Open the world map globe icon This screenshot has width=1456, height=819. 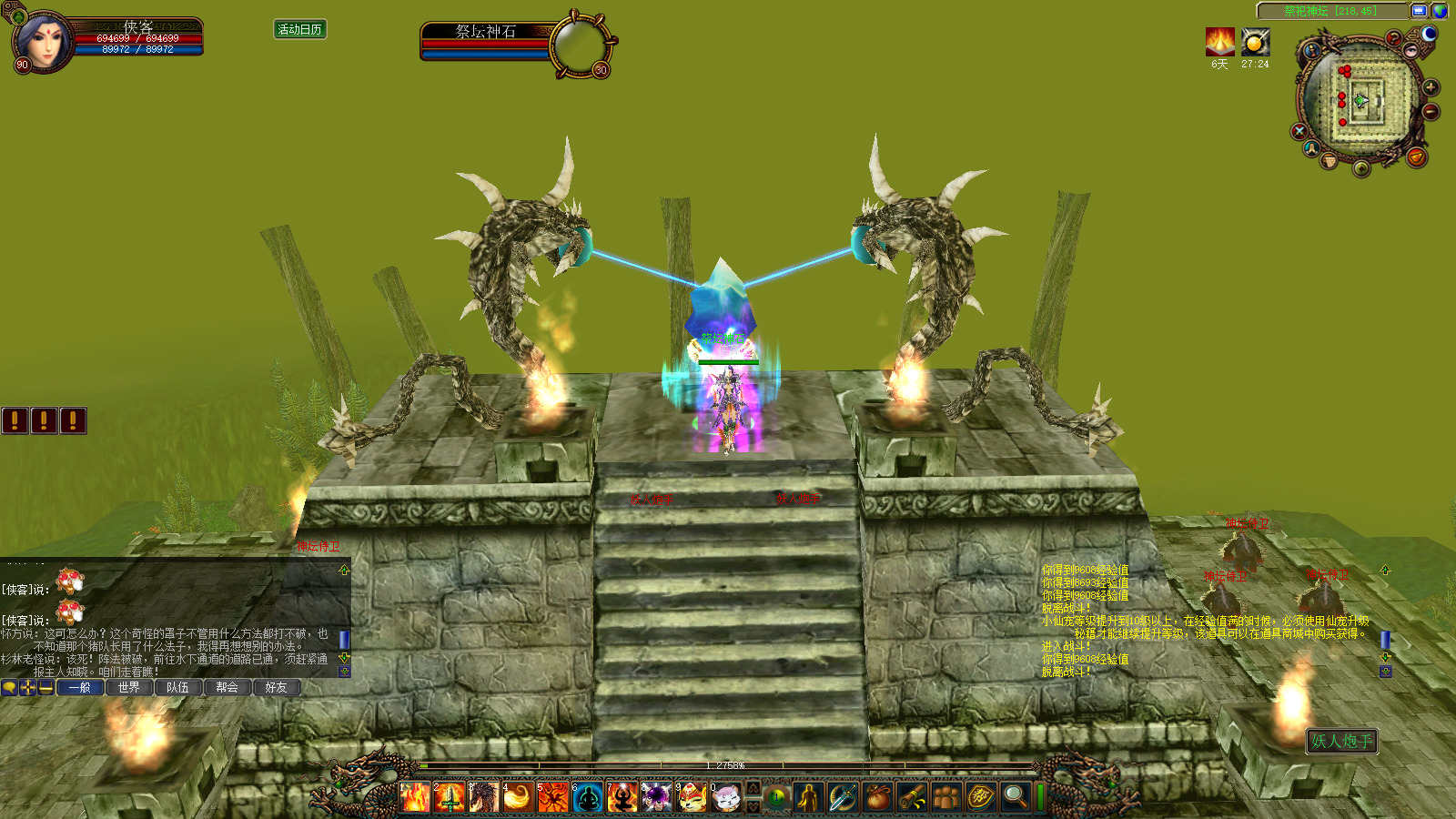(1440, 11)
